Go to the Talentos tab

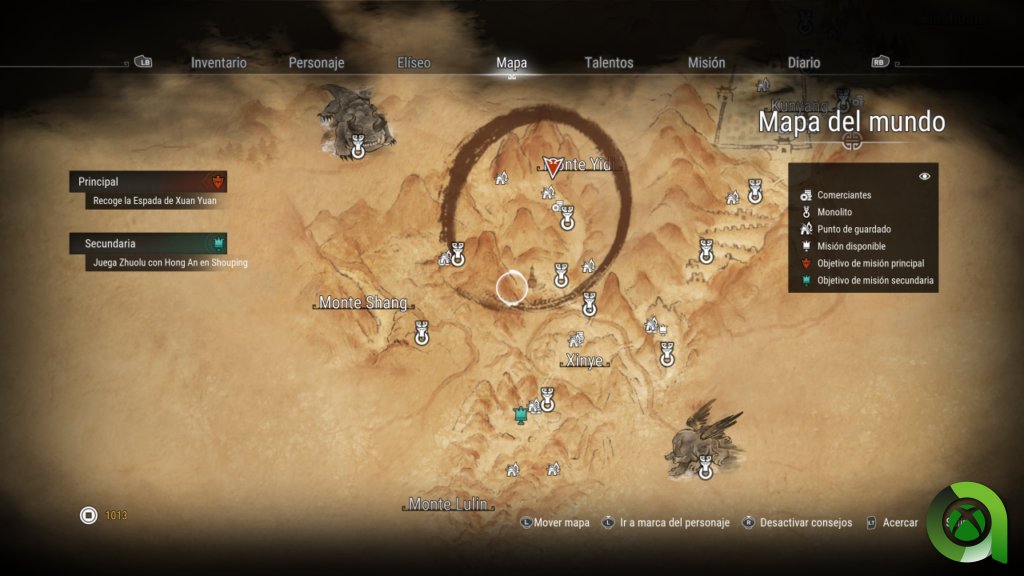(609, 63)
